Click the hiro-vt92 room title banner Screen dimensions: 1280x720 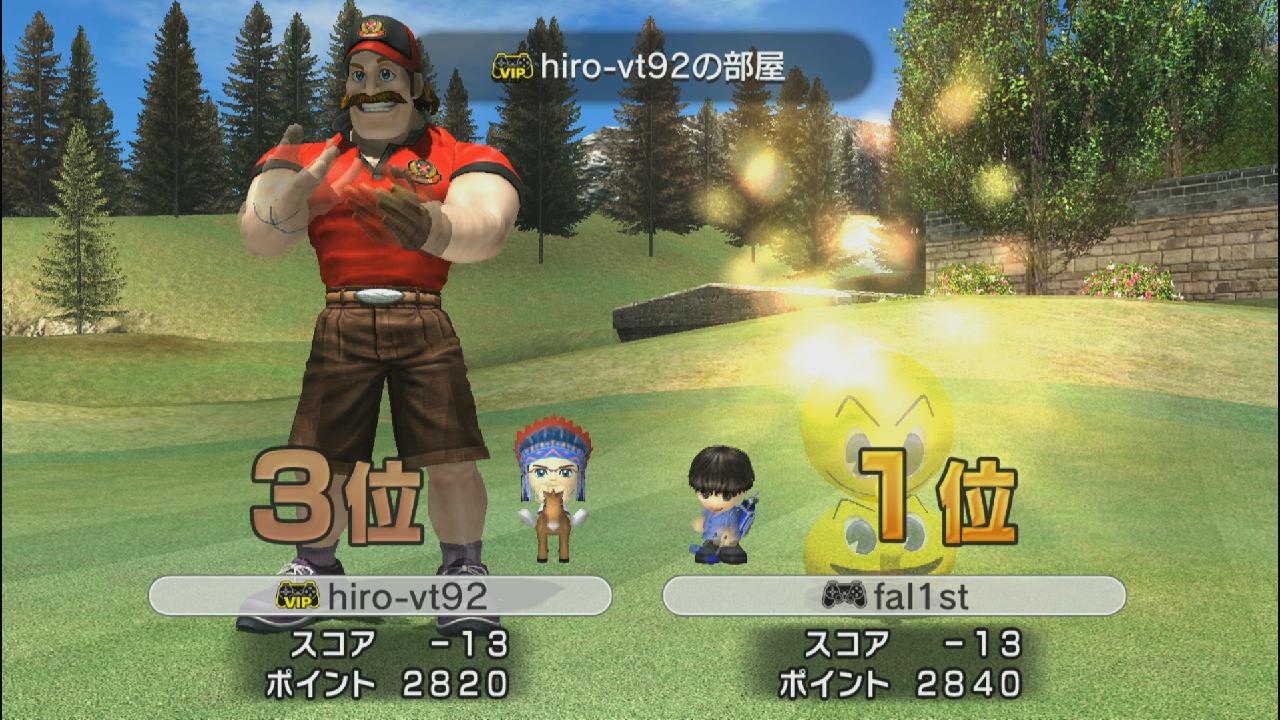[x=640, y=67]
